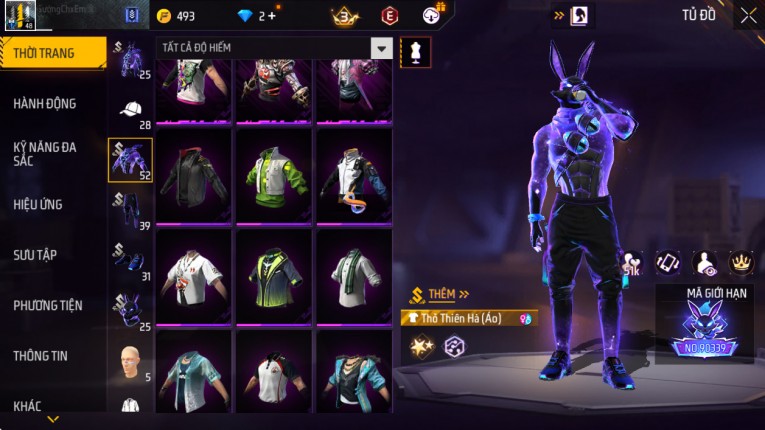Click the mannequin outfit preview button
Image resolution: width=765 pixels, height=430 pixels.
(415, 52)
